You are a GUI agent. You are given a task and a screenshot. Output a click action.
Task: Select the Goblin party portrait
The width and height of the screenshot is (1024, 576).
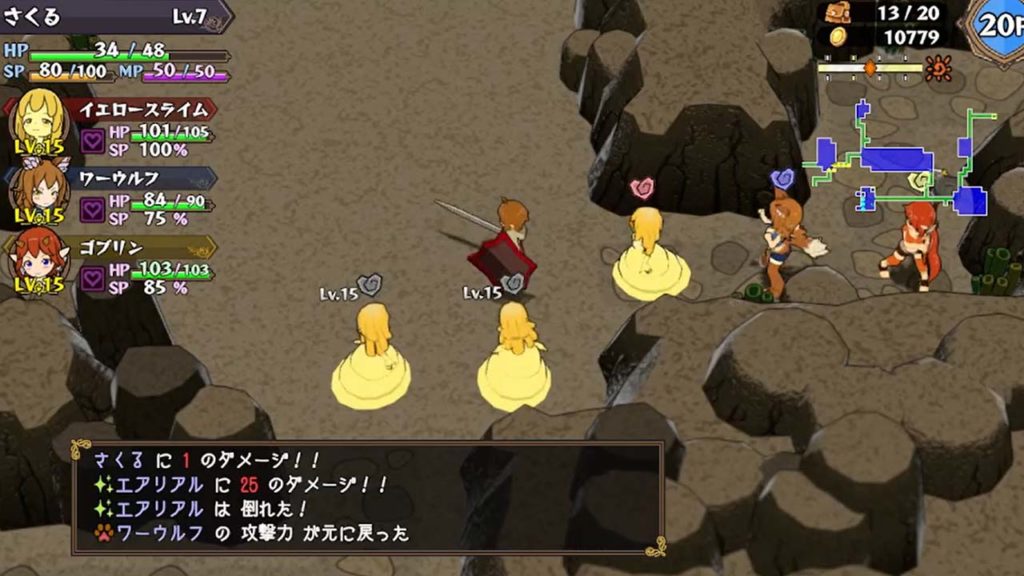[x=38, y=260]
